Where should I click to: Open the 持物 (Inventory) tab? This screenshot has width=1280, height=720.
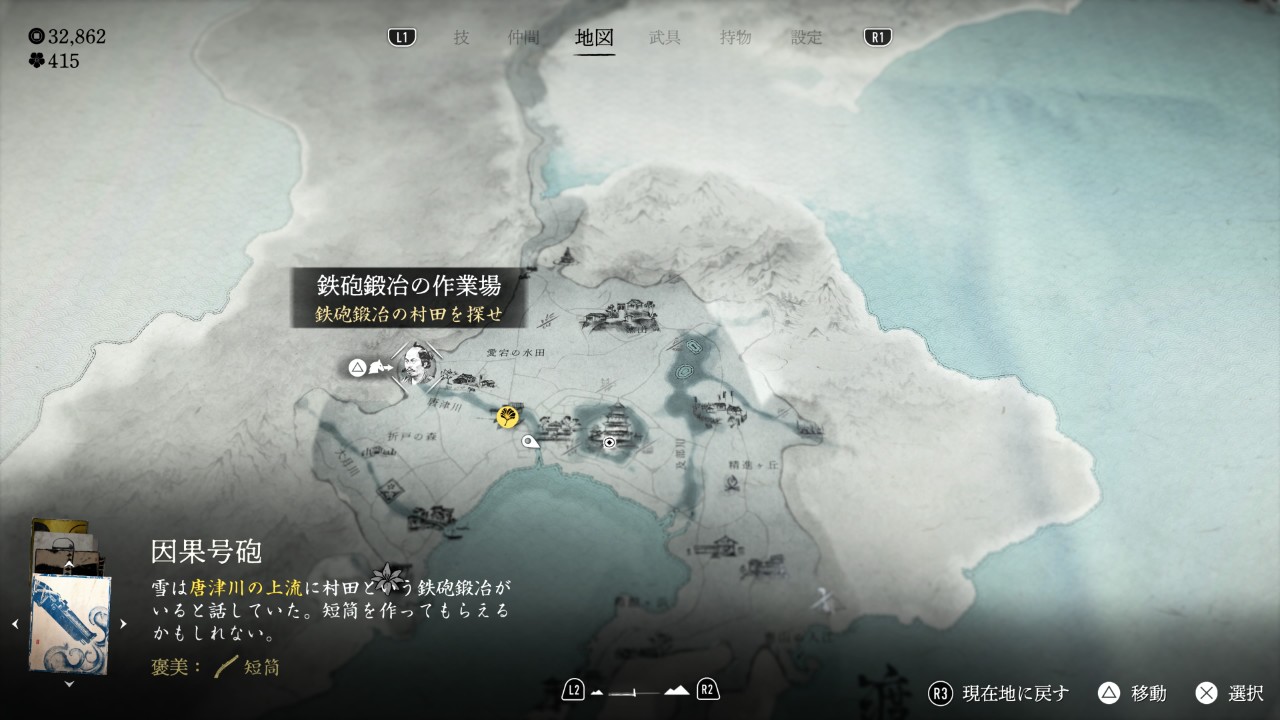coord(736,38)
